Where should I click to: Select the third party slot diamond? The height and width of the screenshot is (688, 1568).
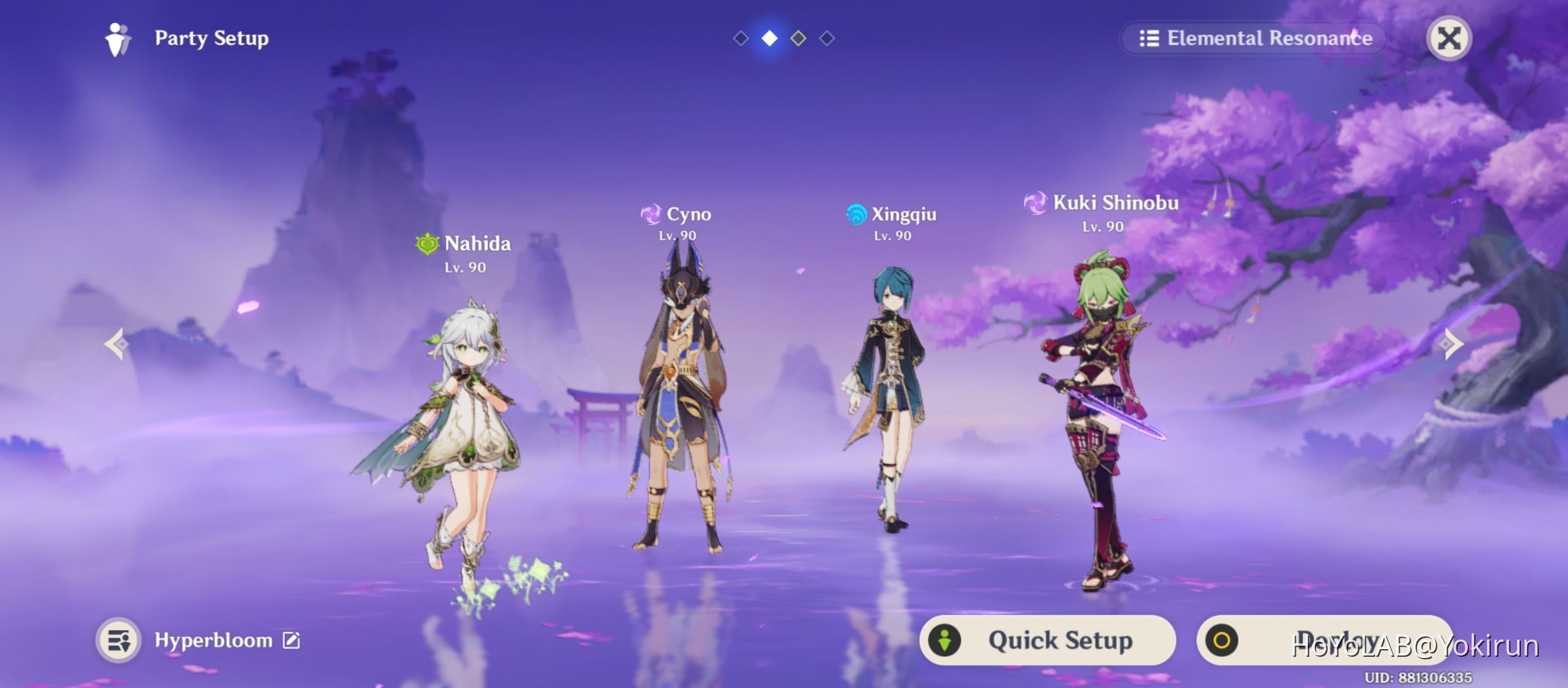coord(798,38)
